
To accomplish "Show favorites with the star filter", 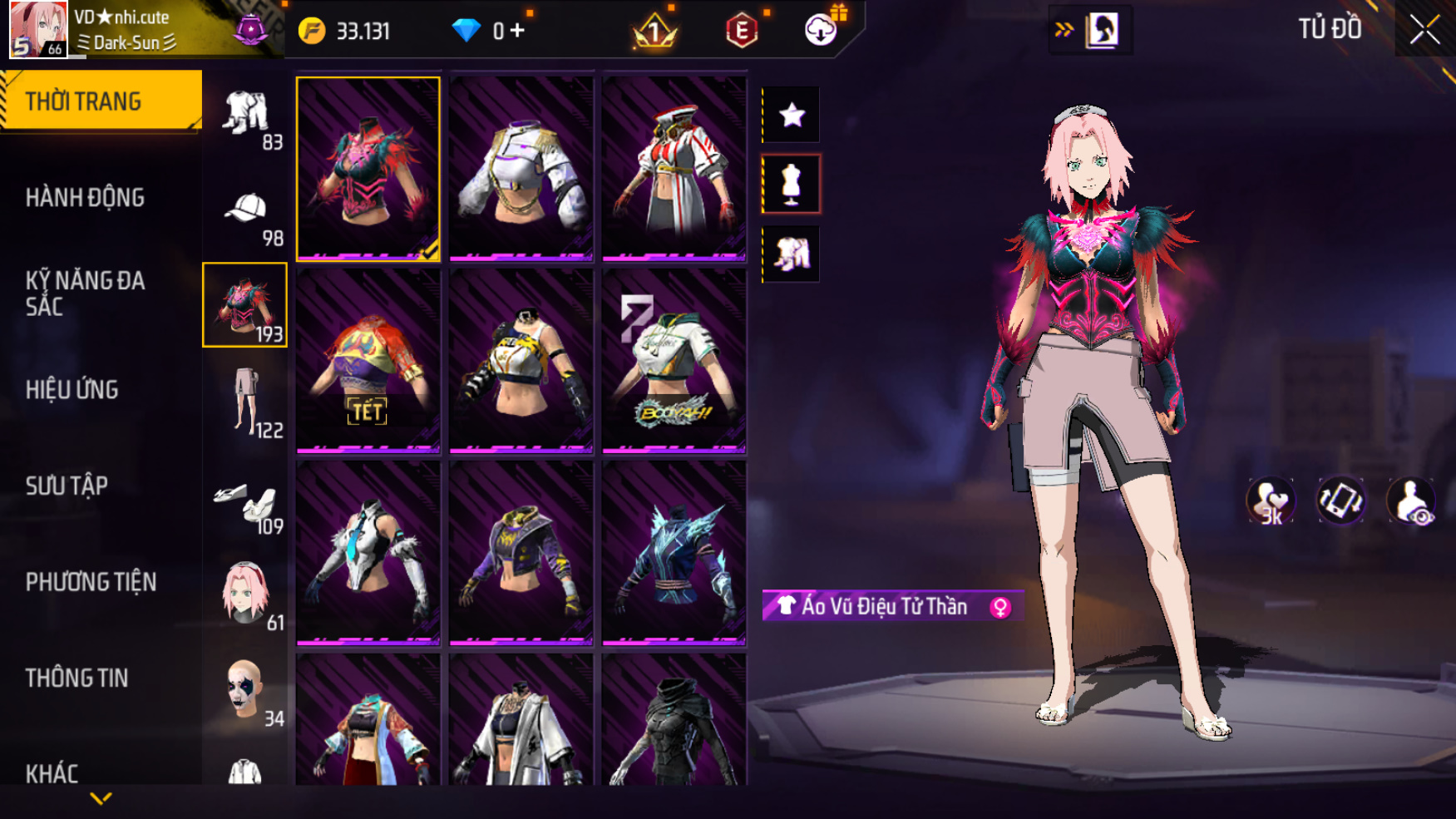I will pos(792,115).
